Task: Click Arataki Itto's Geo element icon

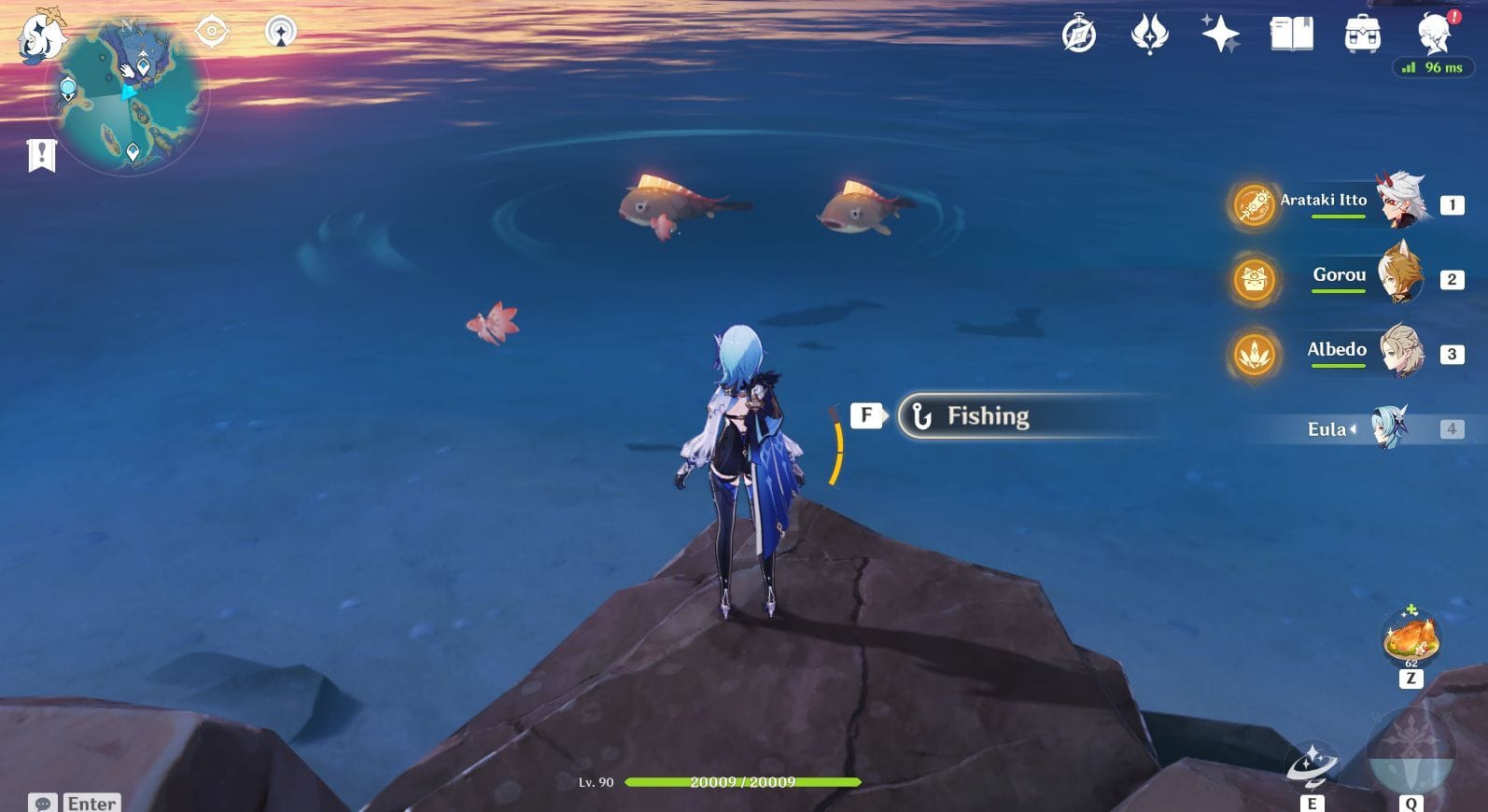Action: (1255, 205)
